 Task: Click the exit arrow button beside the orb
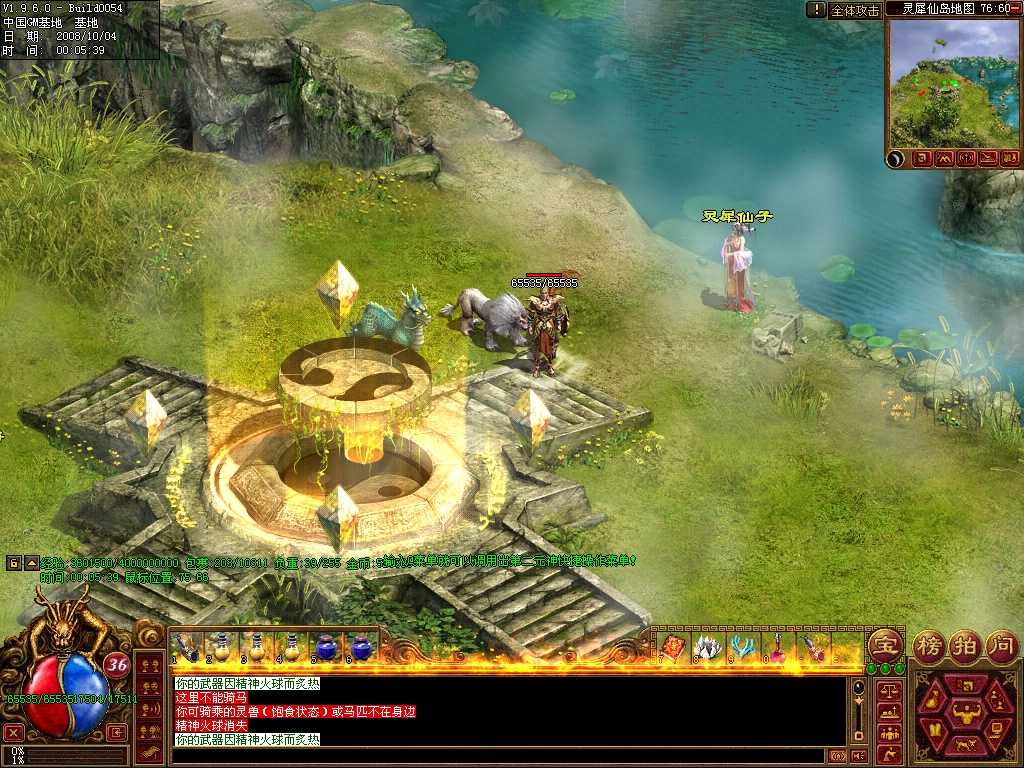[x=119, y=732]
